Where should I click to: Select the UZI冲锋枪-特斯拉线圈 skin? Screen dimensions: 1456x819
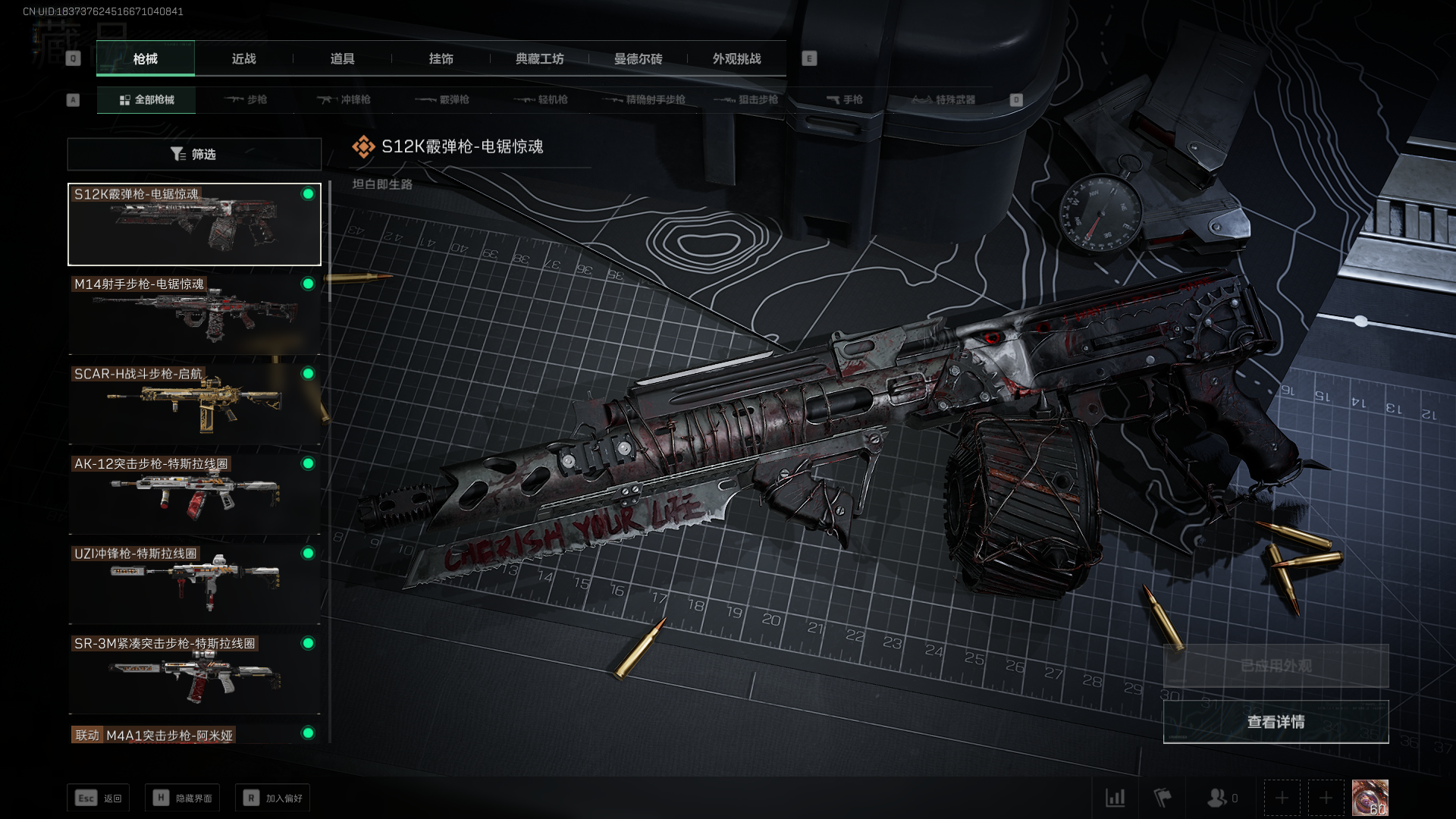point(194,583)
